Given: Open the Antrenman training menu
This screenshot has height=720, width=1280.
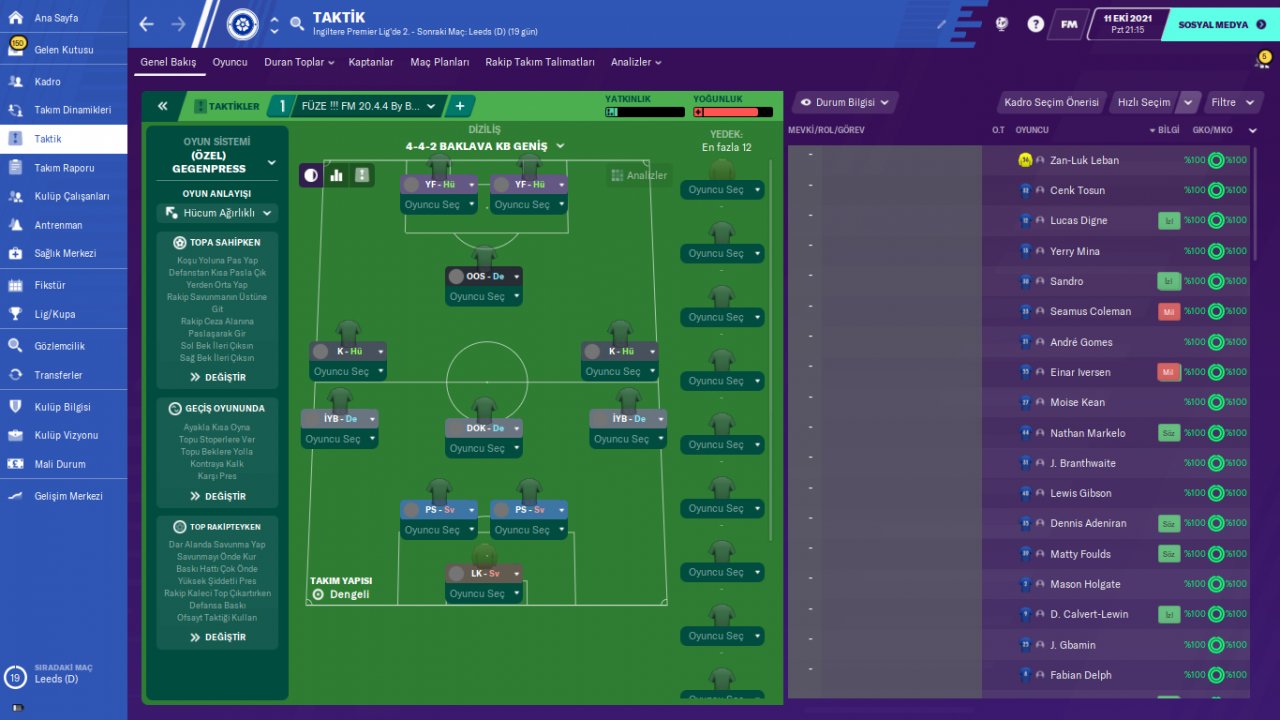Looking at the screenshot, I should click(x=58, y=225).
